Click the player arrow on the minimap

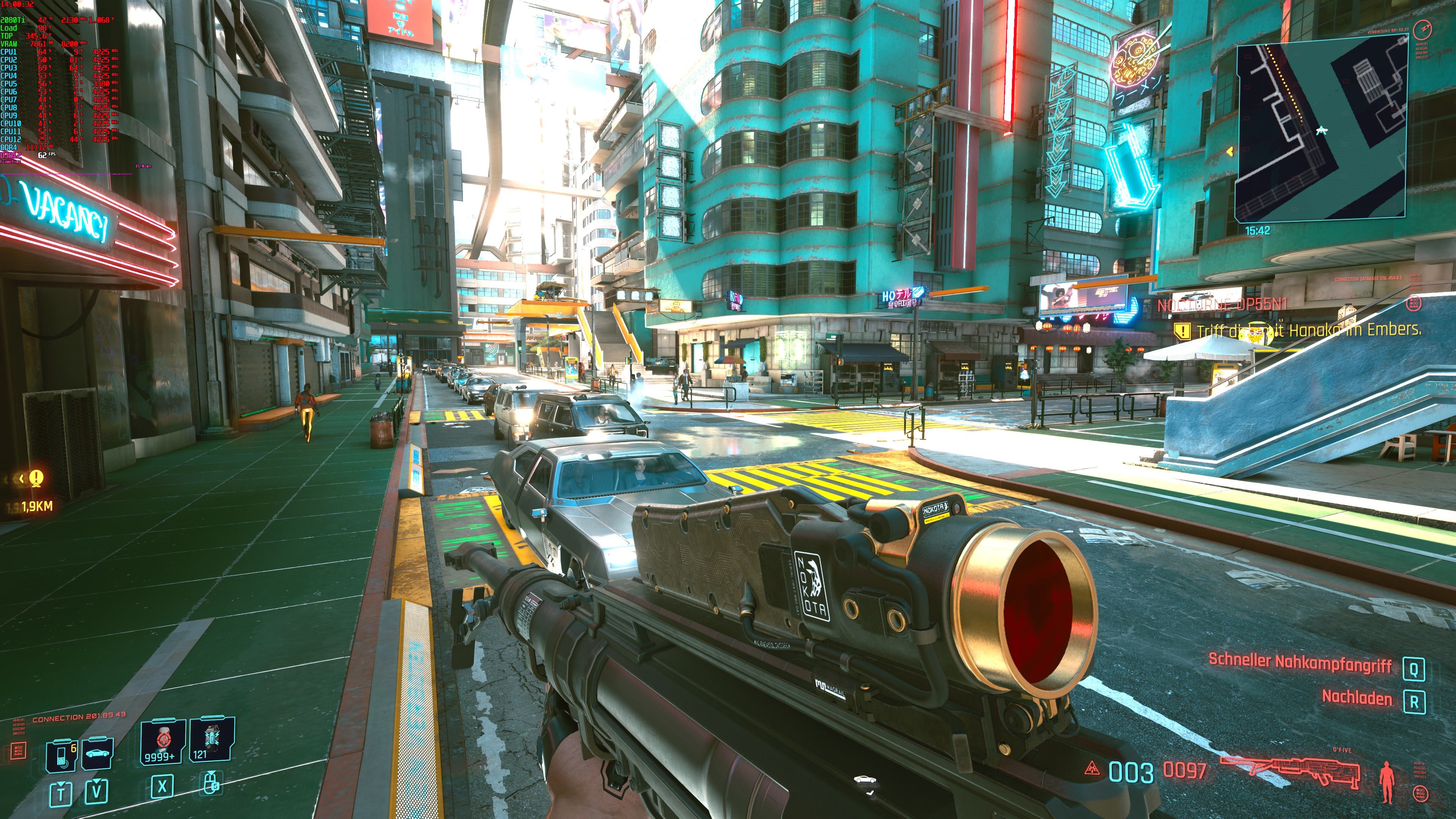[x=1321, y=130]
